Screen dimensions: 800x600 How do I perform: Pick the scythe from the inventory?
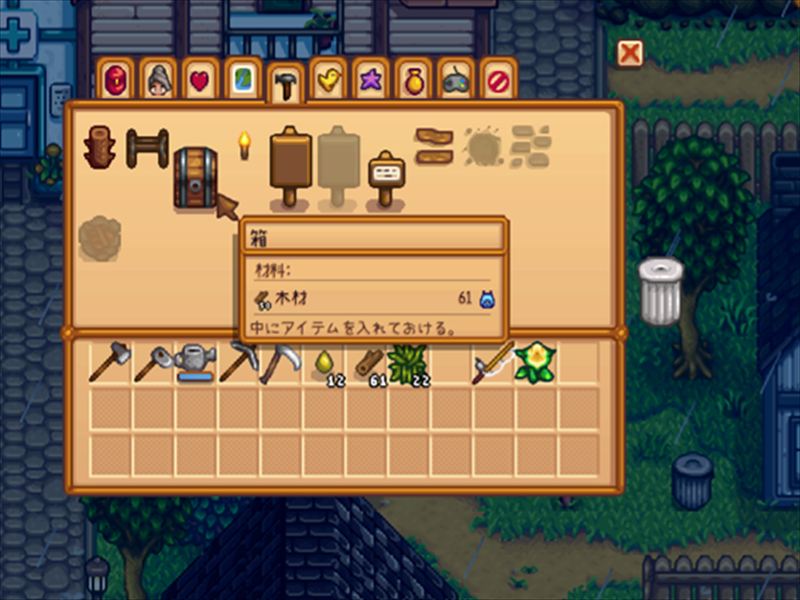(280, 363)
